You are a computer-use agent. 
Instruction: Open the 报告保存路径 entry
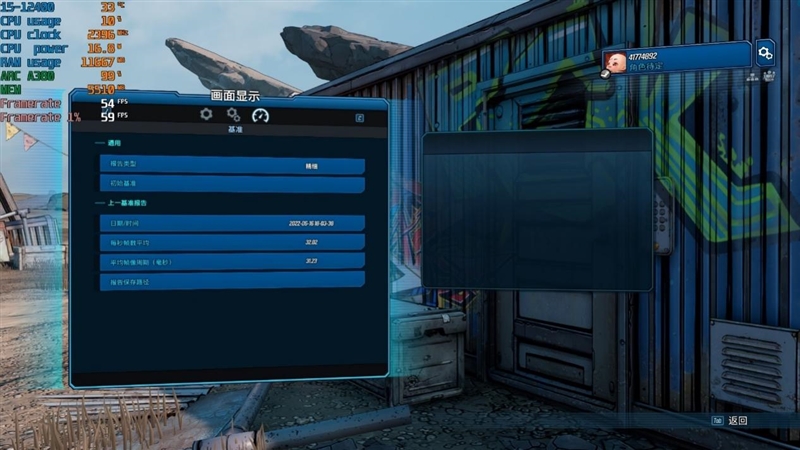(x=231, y=280)
